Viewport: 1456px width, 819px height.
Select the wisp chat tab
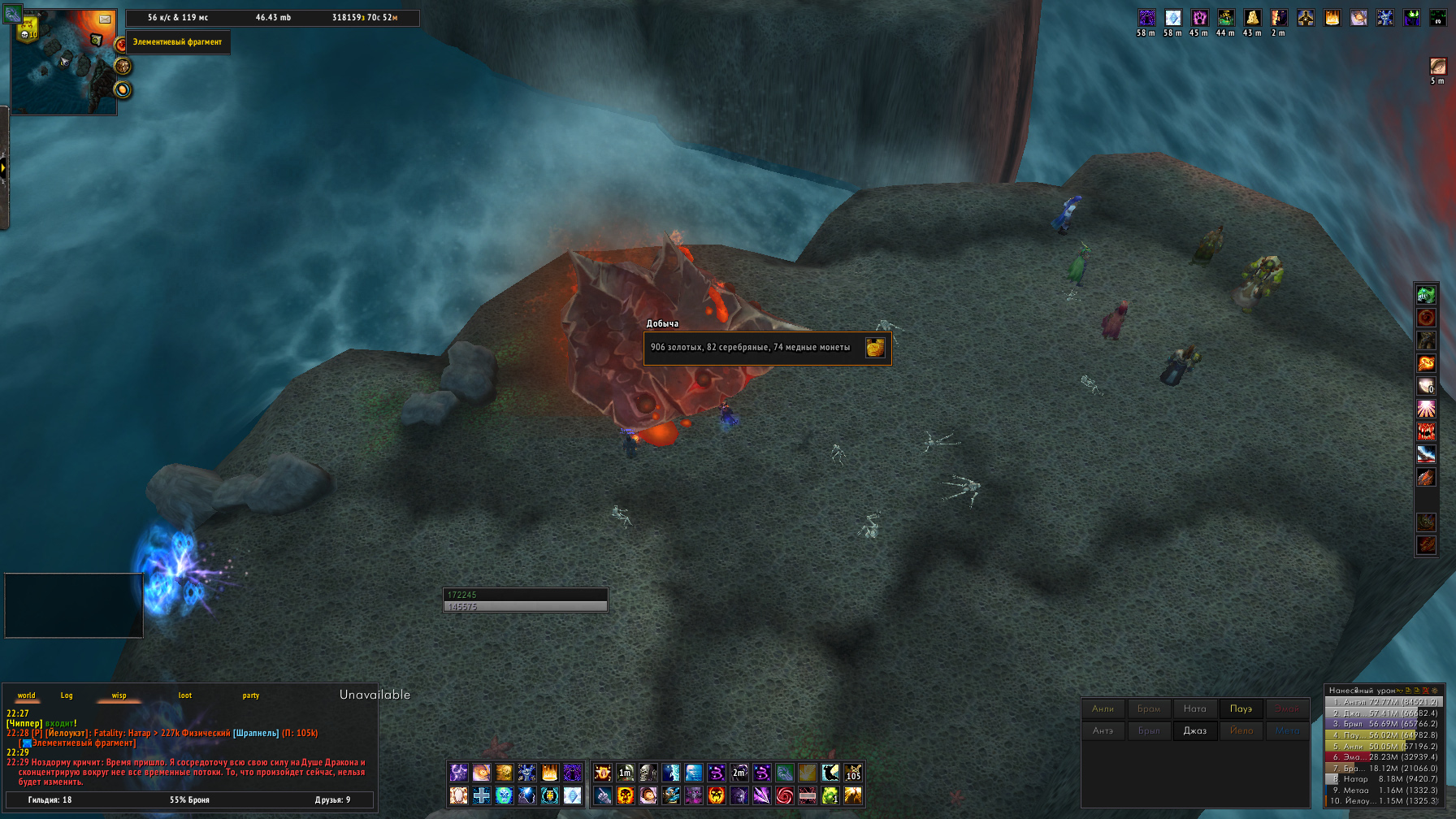pyautogui.click(x=119, y=695)
